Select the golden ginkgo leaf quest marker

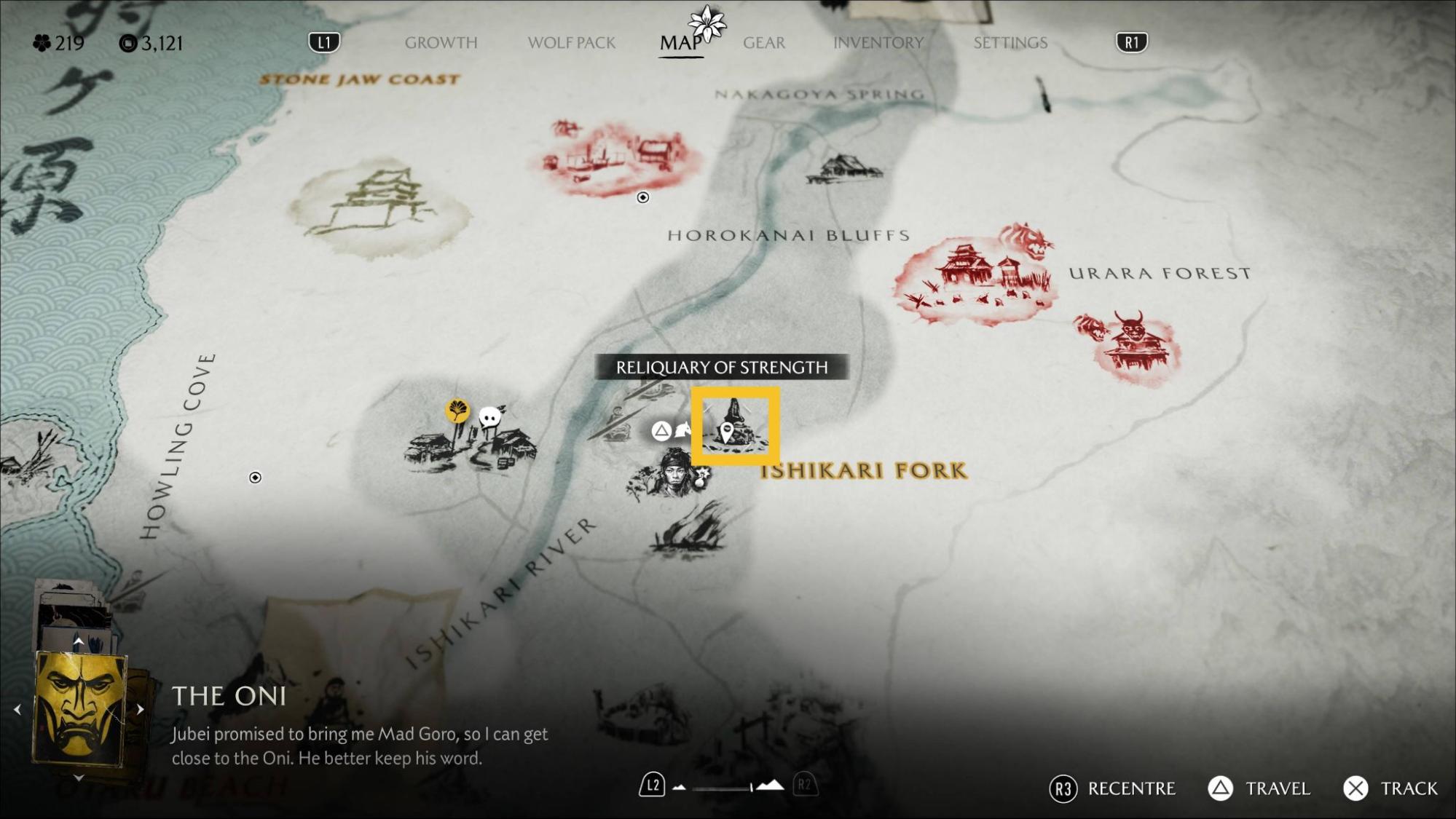pyautogui.click(x=457, y=411)
